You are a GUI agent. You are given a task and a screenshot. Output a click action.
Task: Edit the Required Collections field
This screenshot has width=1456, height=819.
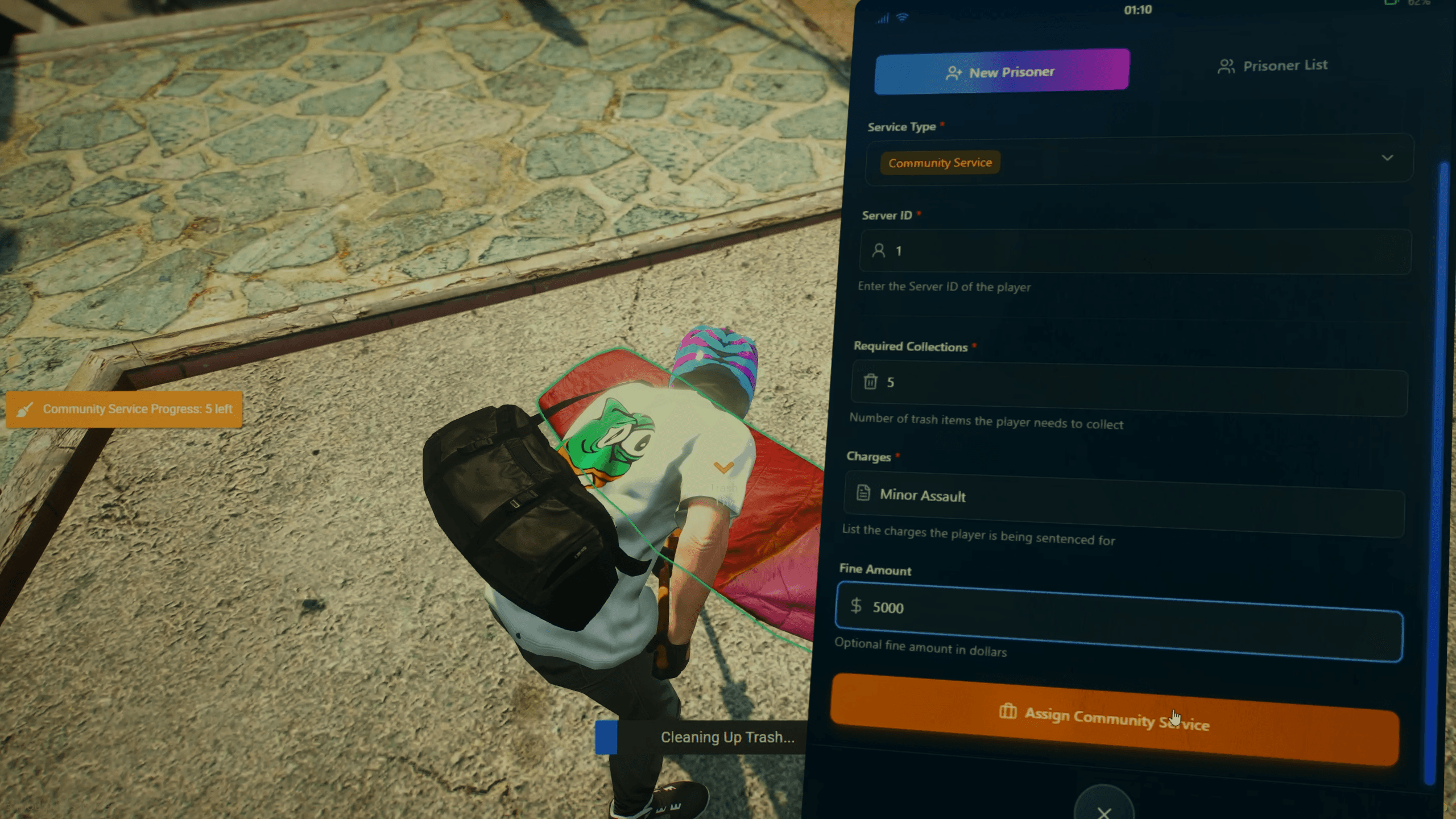point(1129,388)
